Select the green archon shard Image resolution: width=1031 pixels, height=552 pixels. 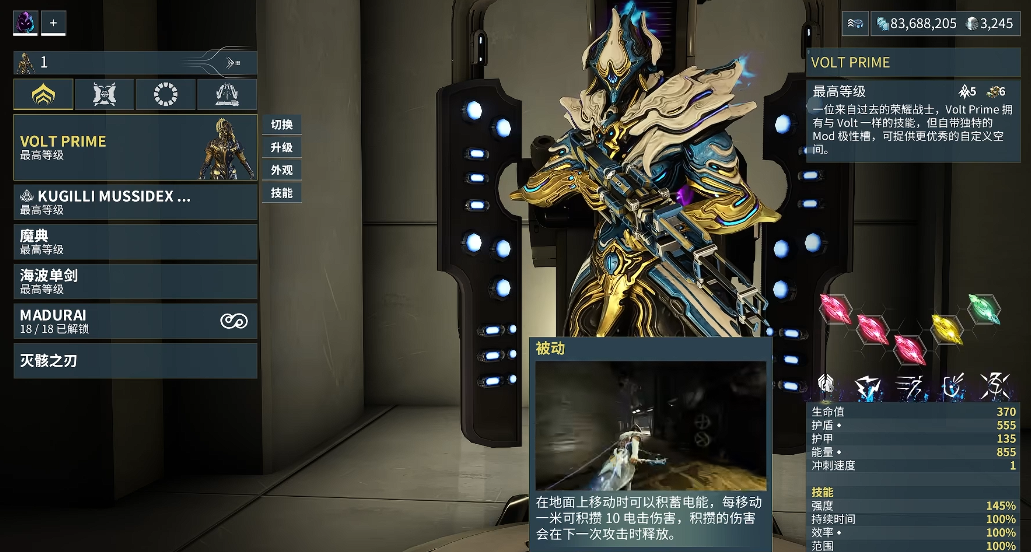983,309
